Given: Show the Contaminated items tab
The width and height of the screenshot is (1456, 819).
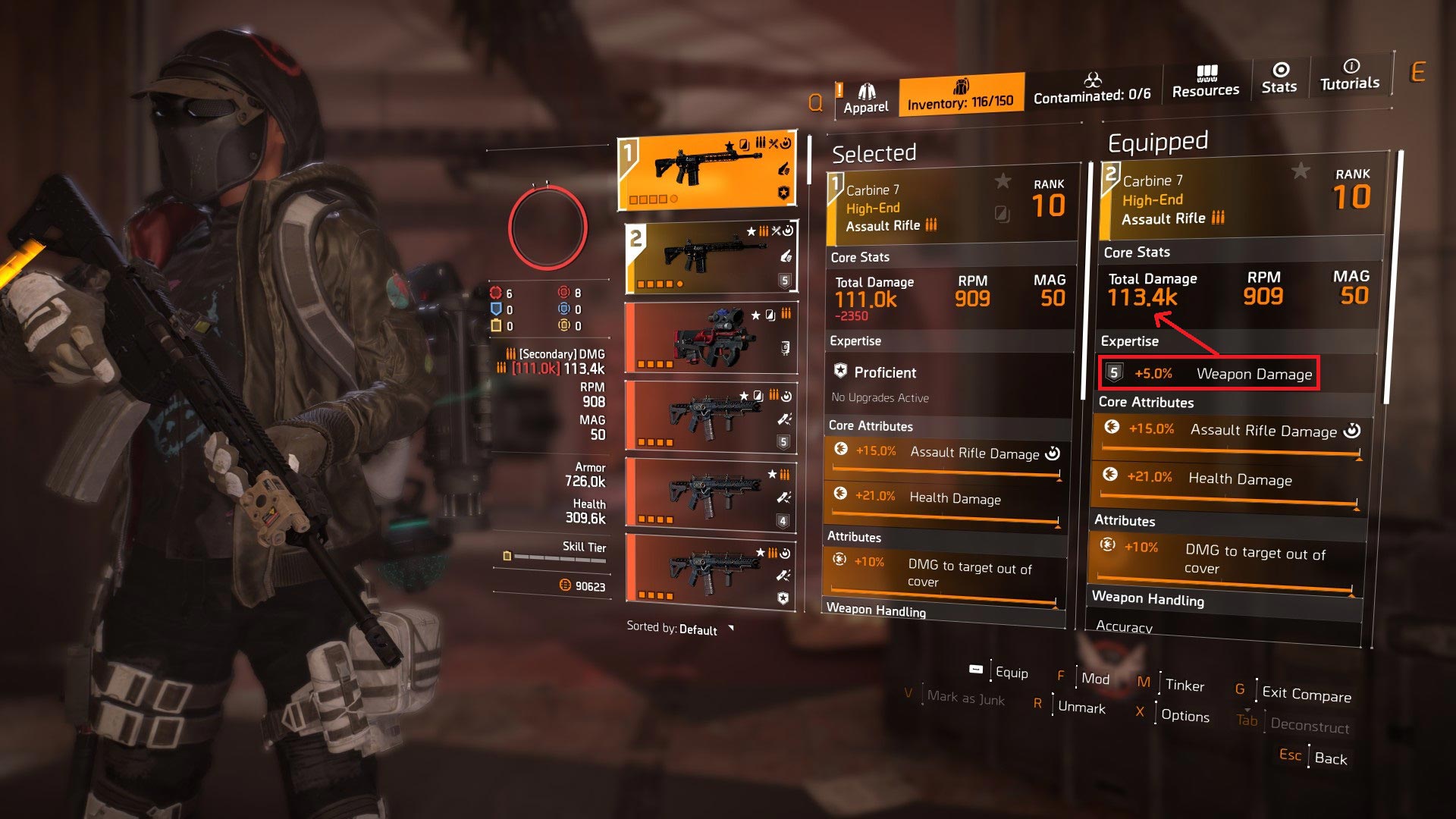Looking at the screenshot, I should pos(1092,89).
